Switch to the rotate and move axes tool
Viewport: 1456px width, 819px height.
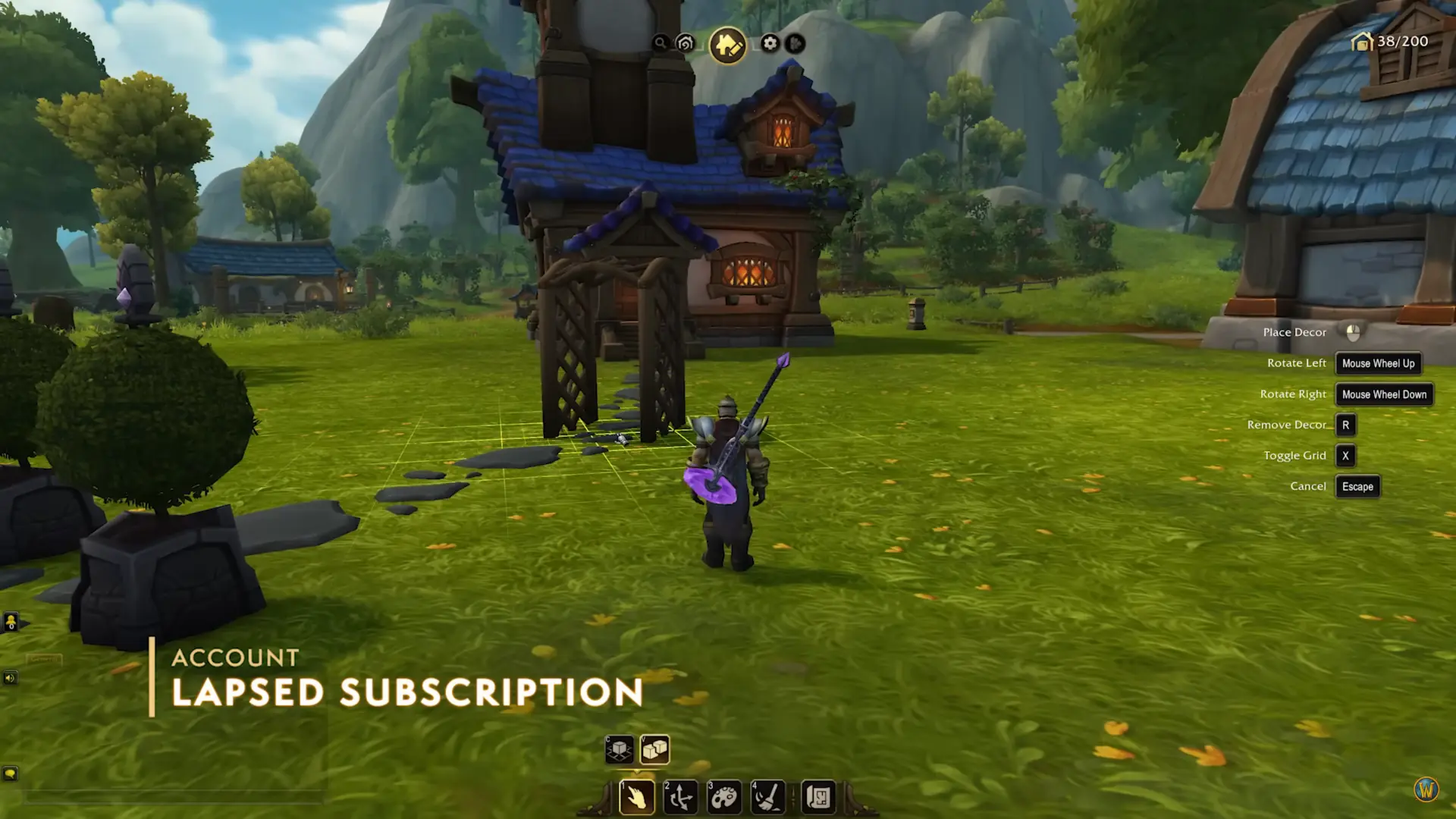[x=680, y=797]
